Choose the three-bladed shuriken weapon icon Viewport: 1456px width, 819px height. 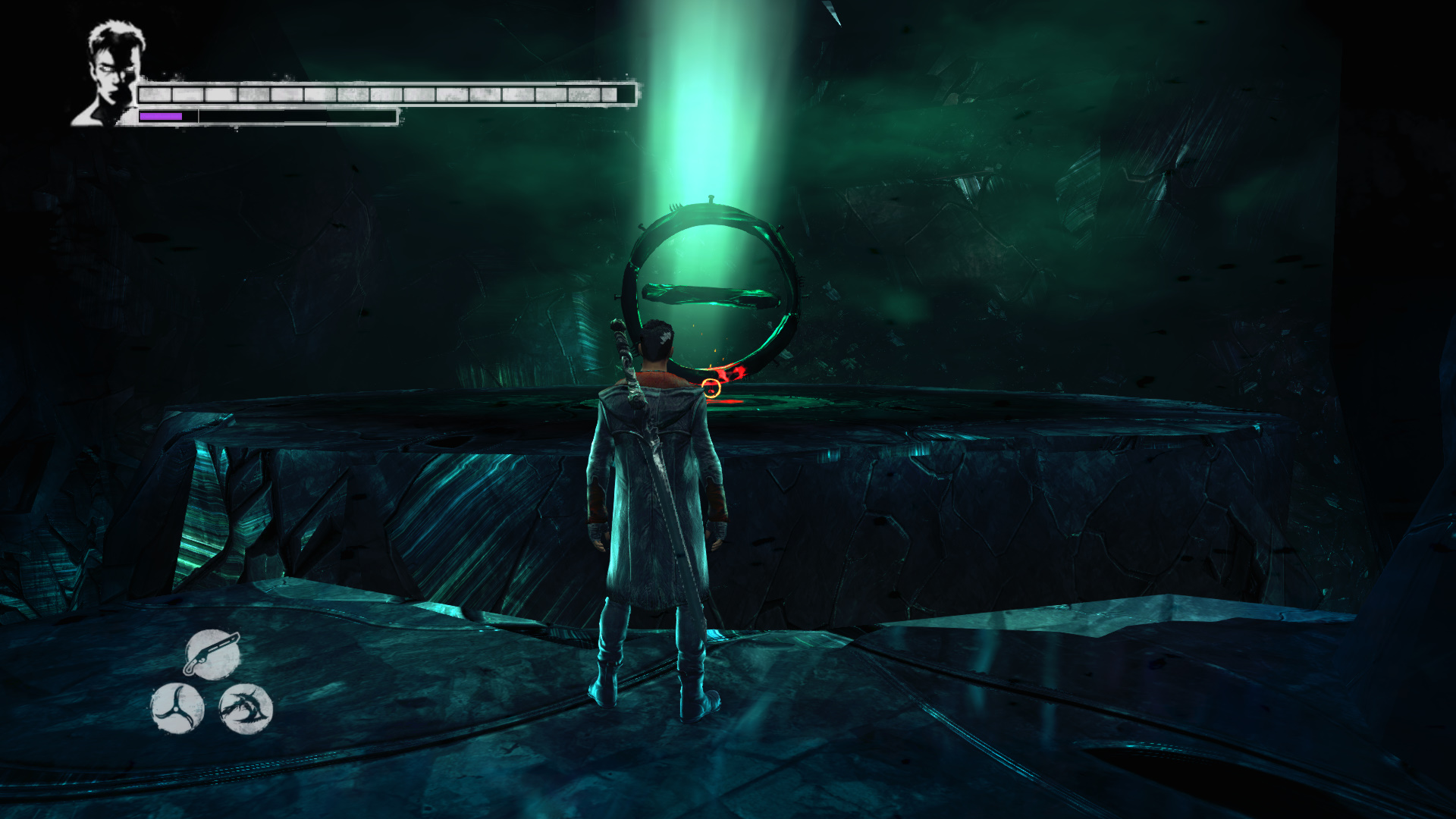177,708
